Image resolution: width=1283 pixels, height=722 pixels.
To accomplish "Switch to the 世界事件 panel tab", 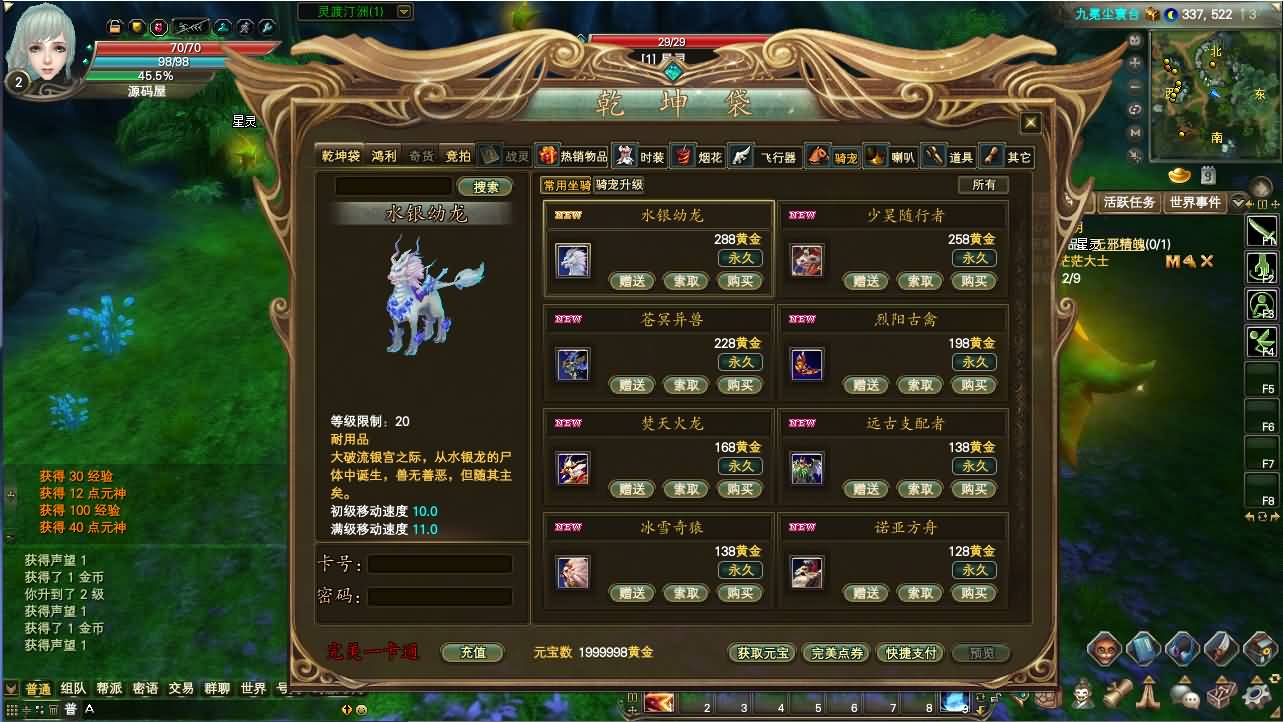I will tap(1197, 201).
